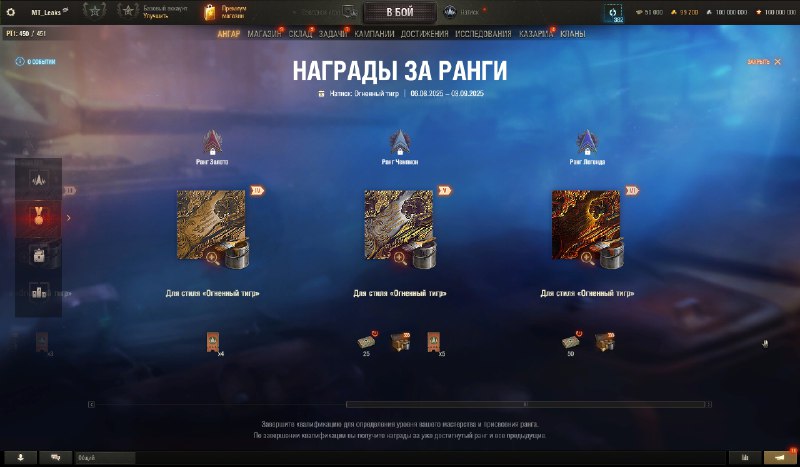
Task: Select the medal rewards icon in the side panel
Action: point(38,216)
